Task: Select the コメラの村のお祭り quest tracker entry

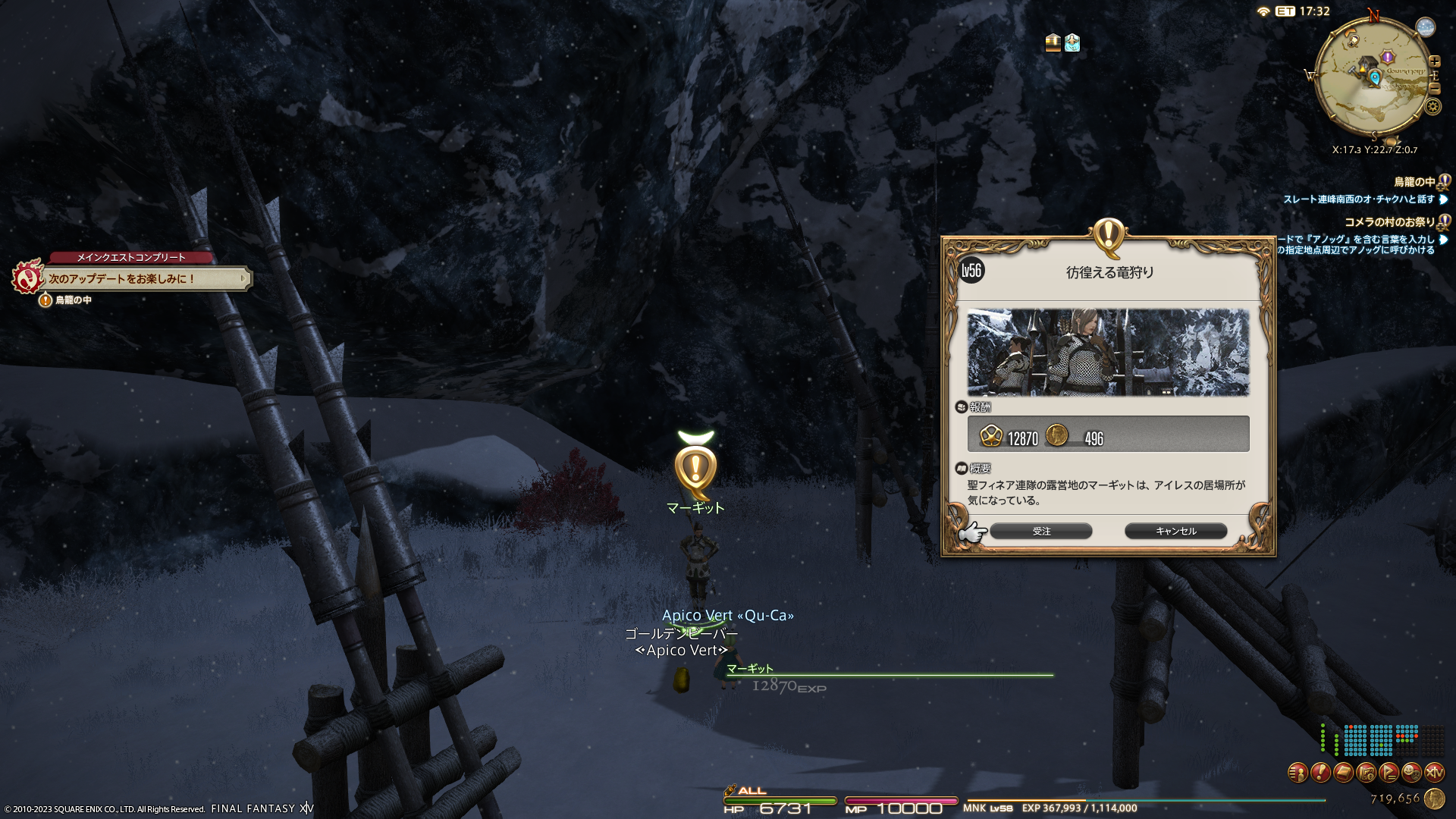Action: tap(1389, 222)
